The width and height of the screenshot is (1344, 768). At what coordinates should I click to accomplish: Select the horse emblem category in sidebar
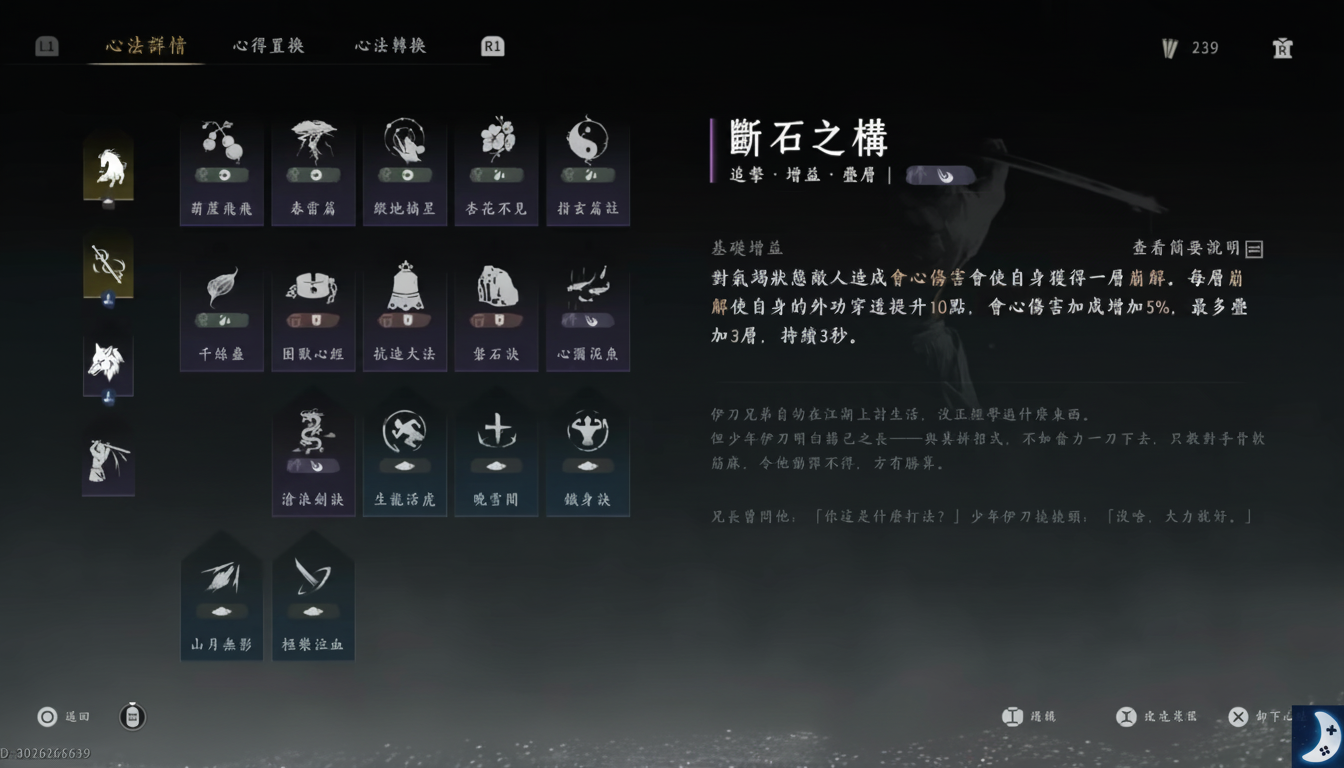tap(108, 165)
